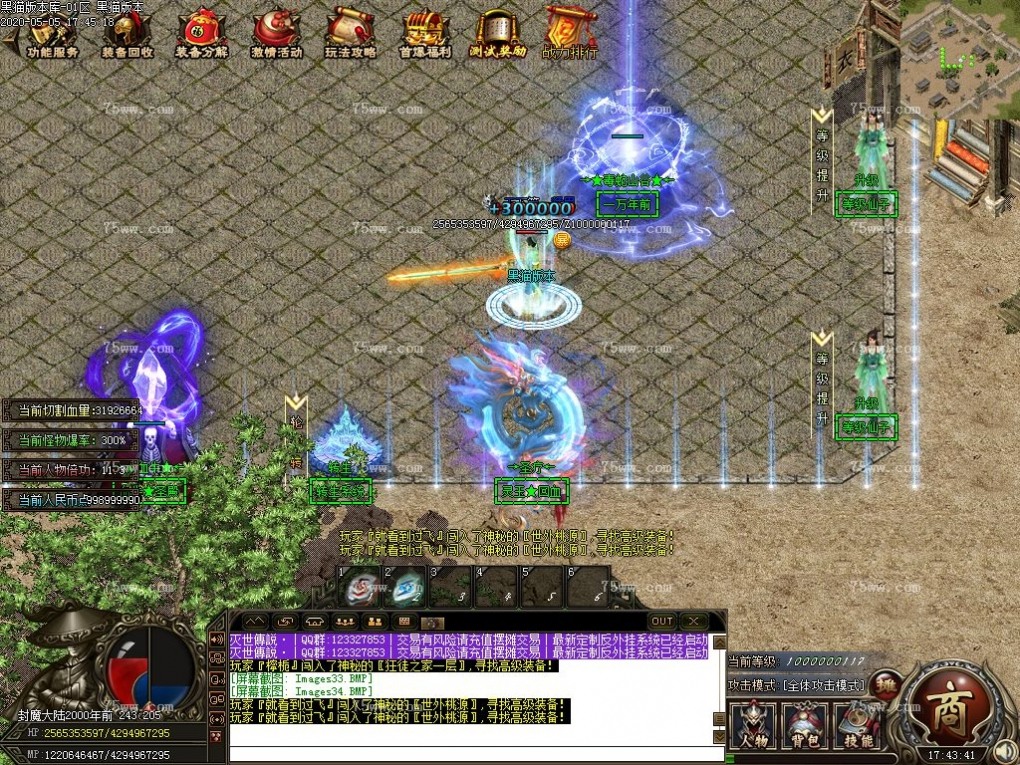The width and height of the screenshot is (1020, 765).
Task: Open the 玩法攻略 gameplay guide scroll
Action: tap(350, 34)
